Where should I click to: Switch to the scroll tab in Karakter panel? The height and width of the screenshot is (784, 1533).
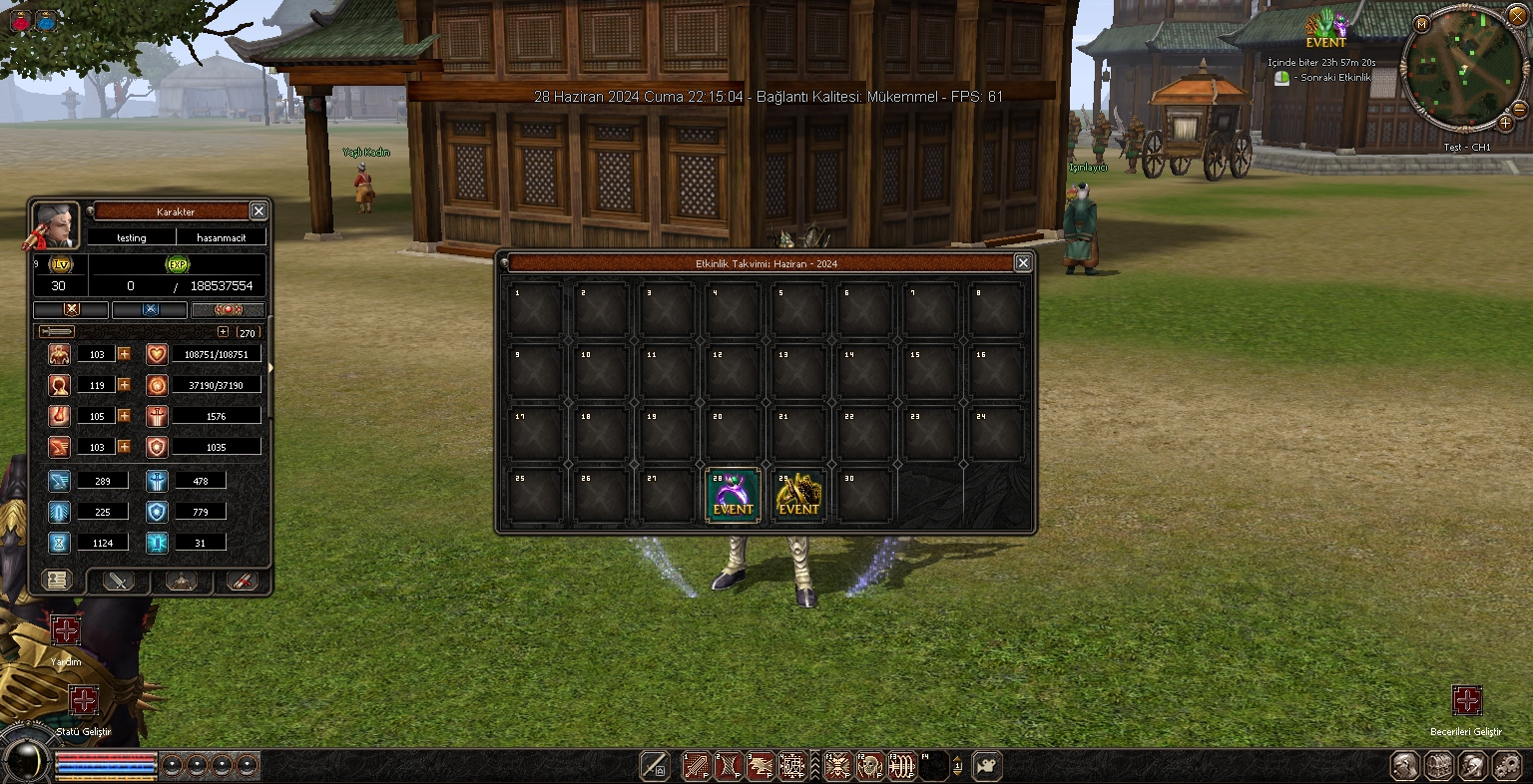[57, 581]
